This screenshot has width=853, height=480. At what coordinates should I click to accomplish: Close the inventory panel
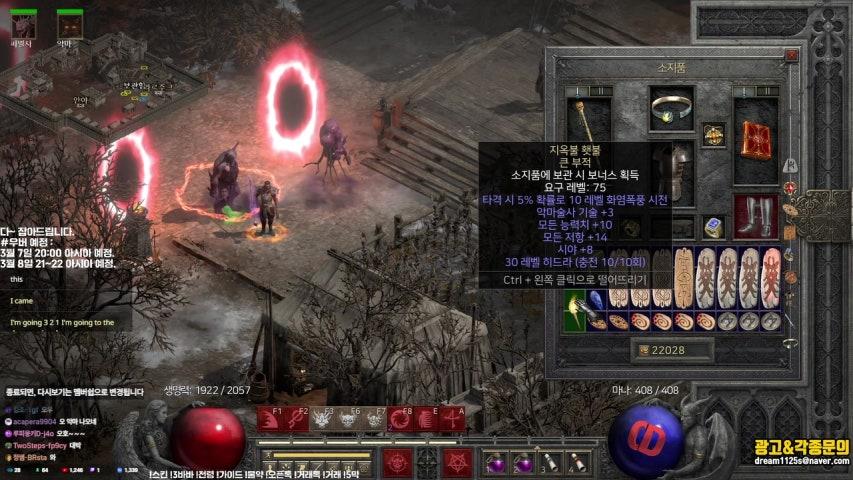[792, 57]
